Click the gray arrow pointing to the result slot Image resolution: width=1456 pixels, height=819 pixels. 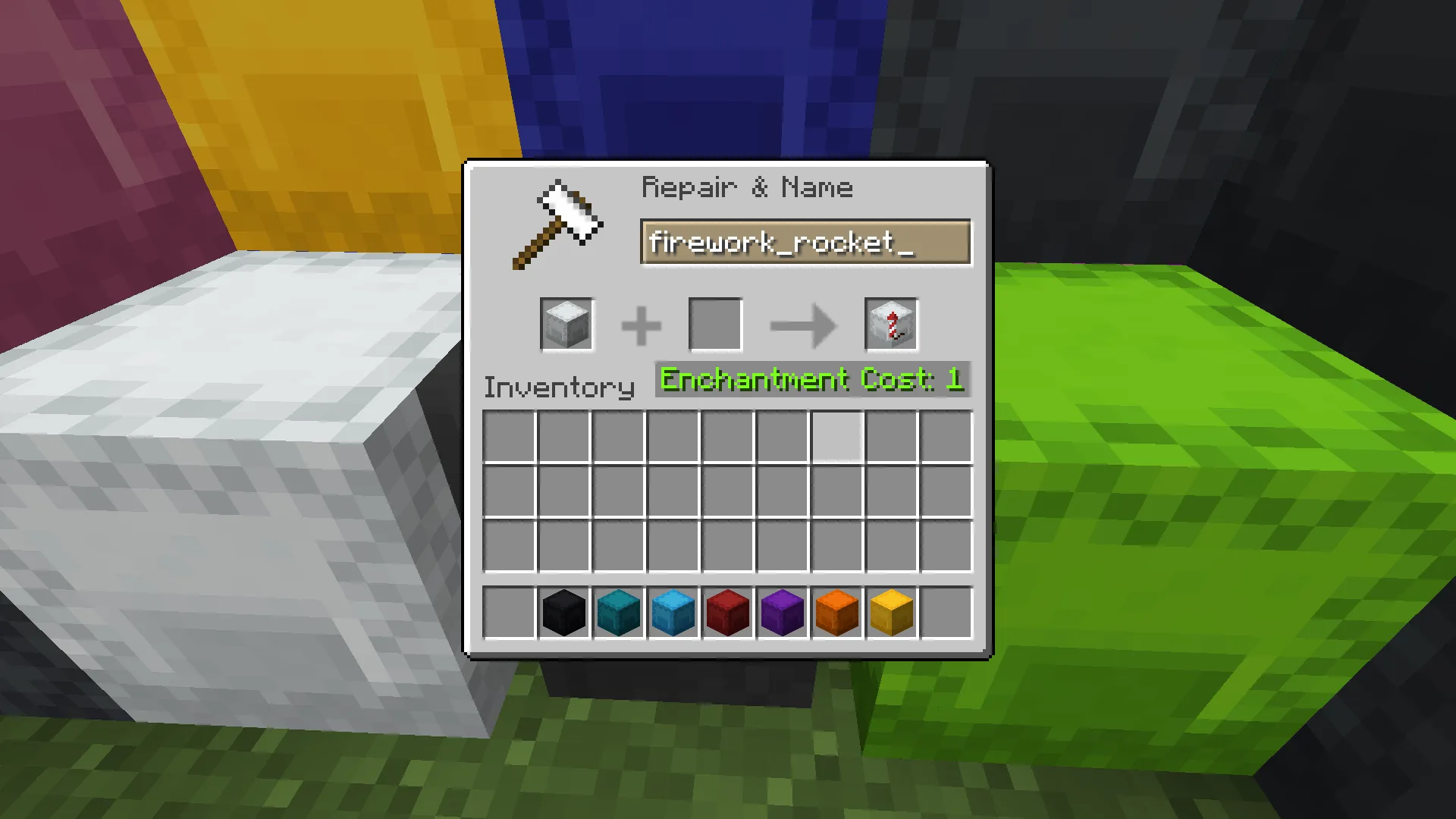coord(802,324)
